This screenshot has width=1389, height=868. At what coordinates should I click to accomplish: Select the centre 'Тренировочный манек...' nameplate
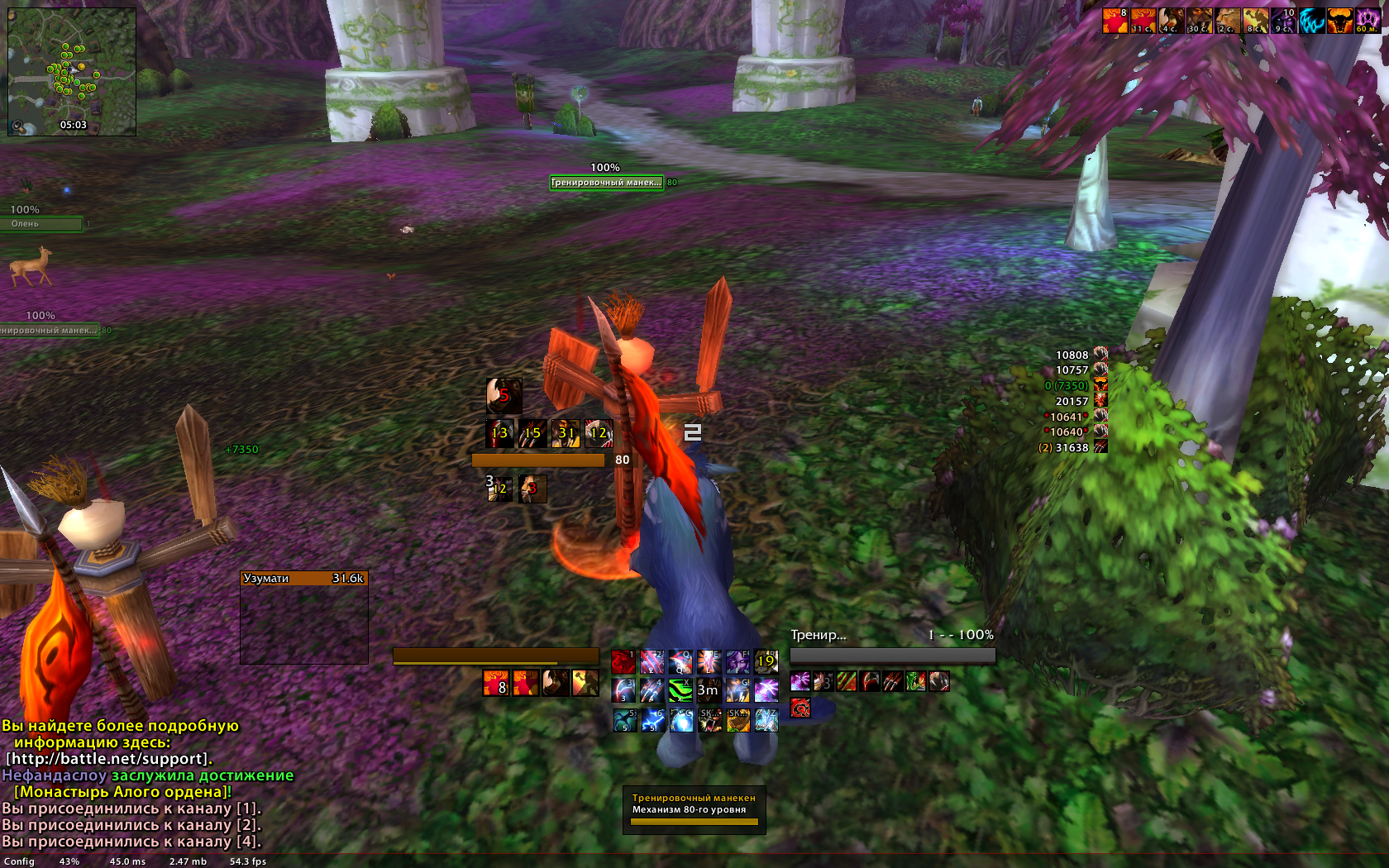[x=607, y=183]
